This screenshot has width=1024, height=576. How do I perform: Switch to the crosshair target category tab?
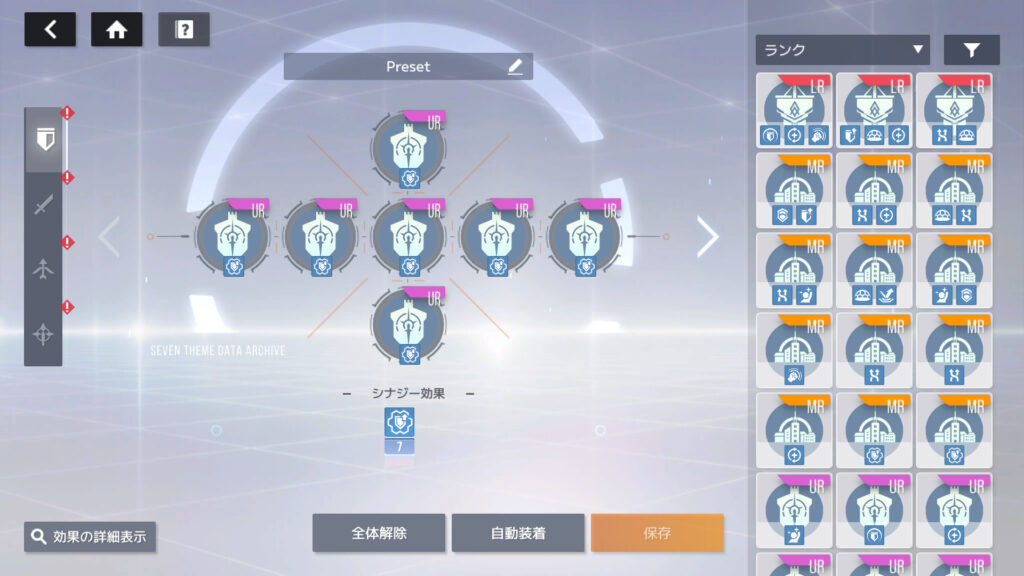point(43,334)
